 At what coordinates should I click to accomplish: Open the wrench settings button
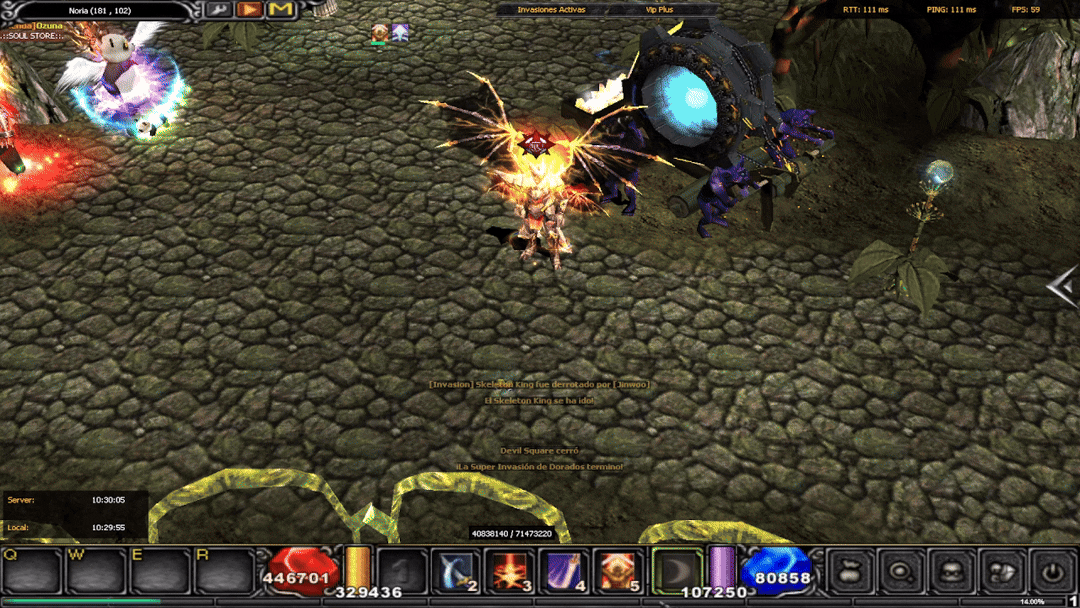pos(220,10)
